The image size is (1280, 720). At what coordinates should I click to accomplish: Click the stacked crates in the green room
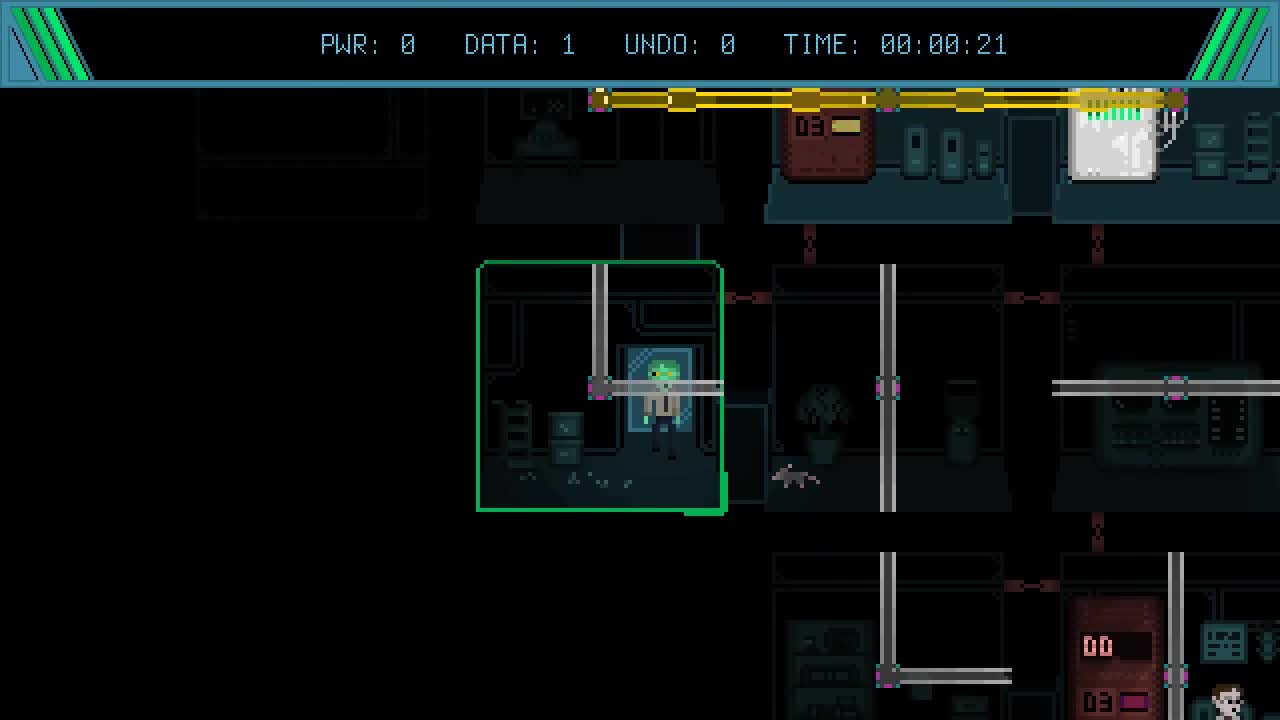coord(566,437)
